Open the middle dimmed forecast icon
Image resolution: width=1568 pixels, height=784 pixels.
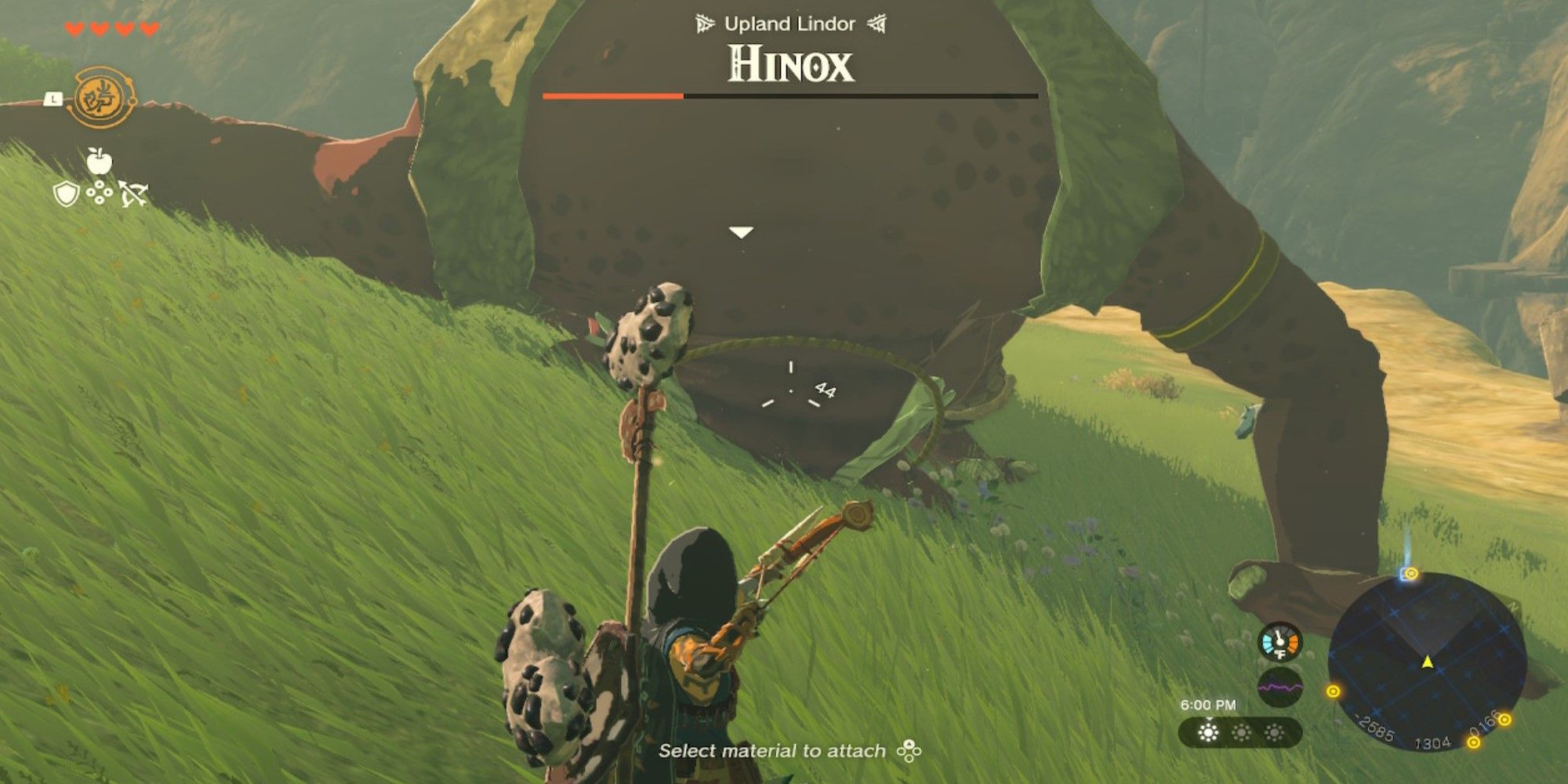pyautogui.click(x=1241, y=733)
